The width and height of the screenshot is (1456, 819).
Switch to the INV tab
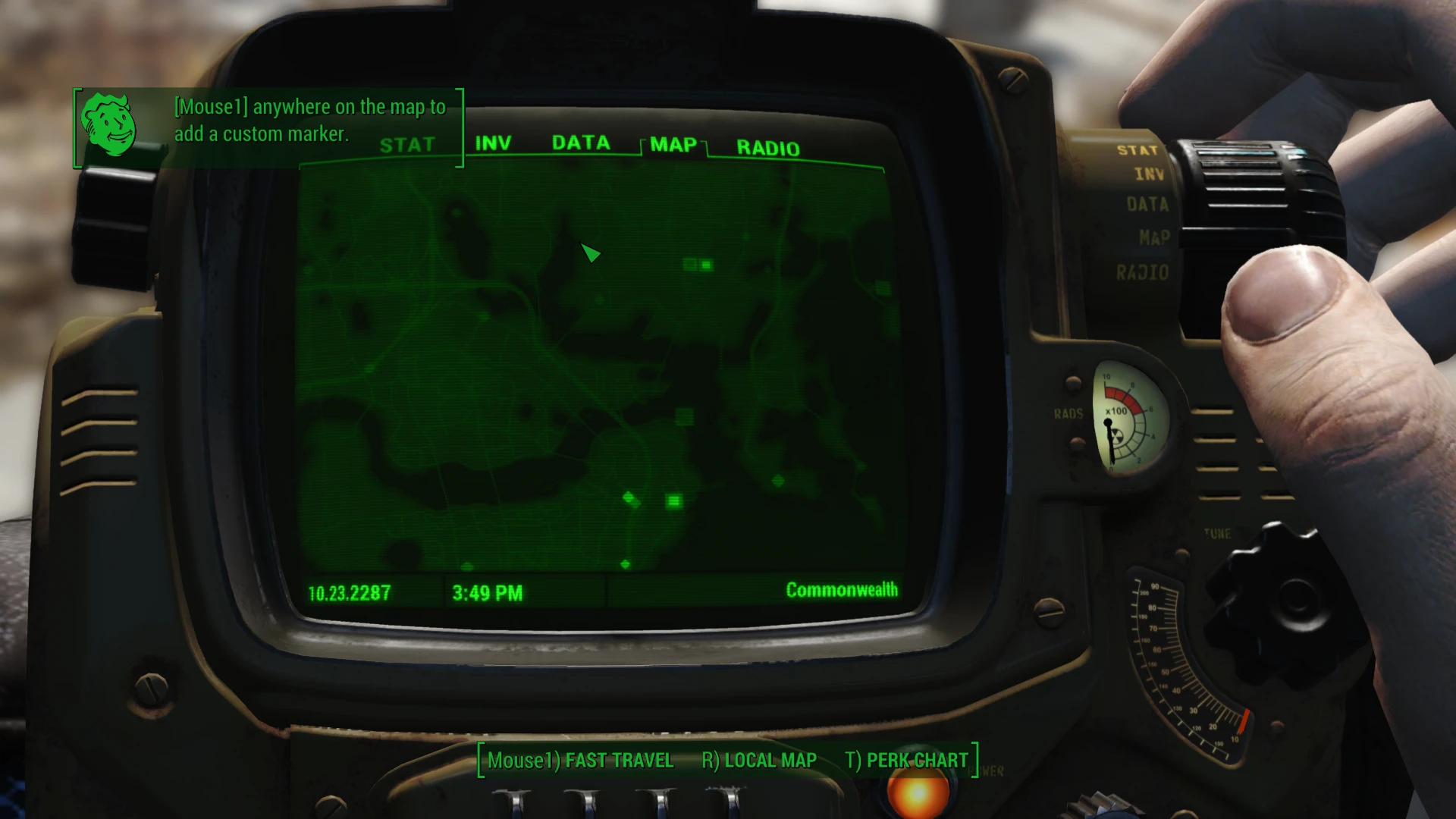pos(494,141)
